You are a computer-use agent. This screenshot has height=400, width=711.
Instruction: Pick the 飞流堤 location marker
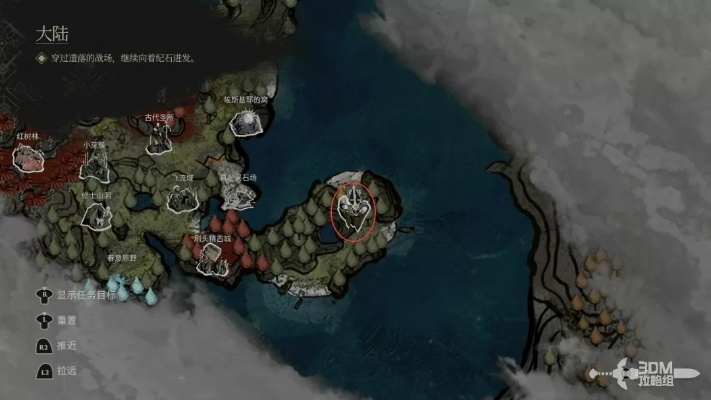(x=181, y=199)
